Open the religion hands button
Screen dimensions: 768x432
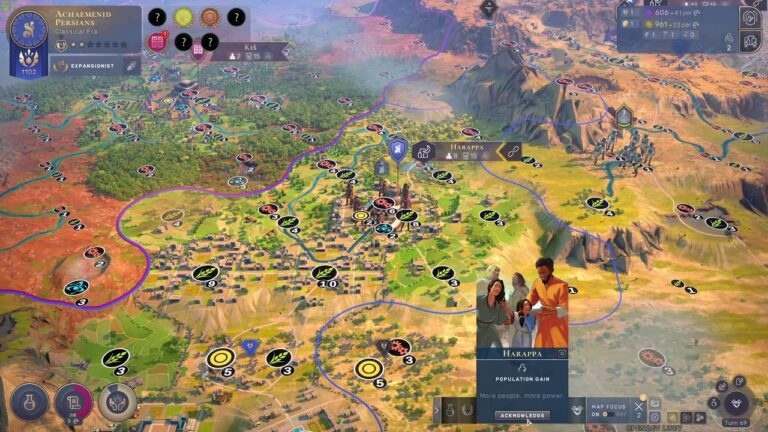[x=117, y=402]
